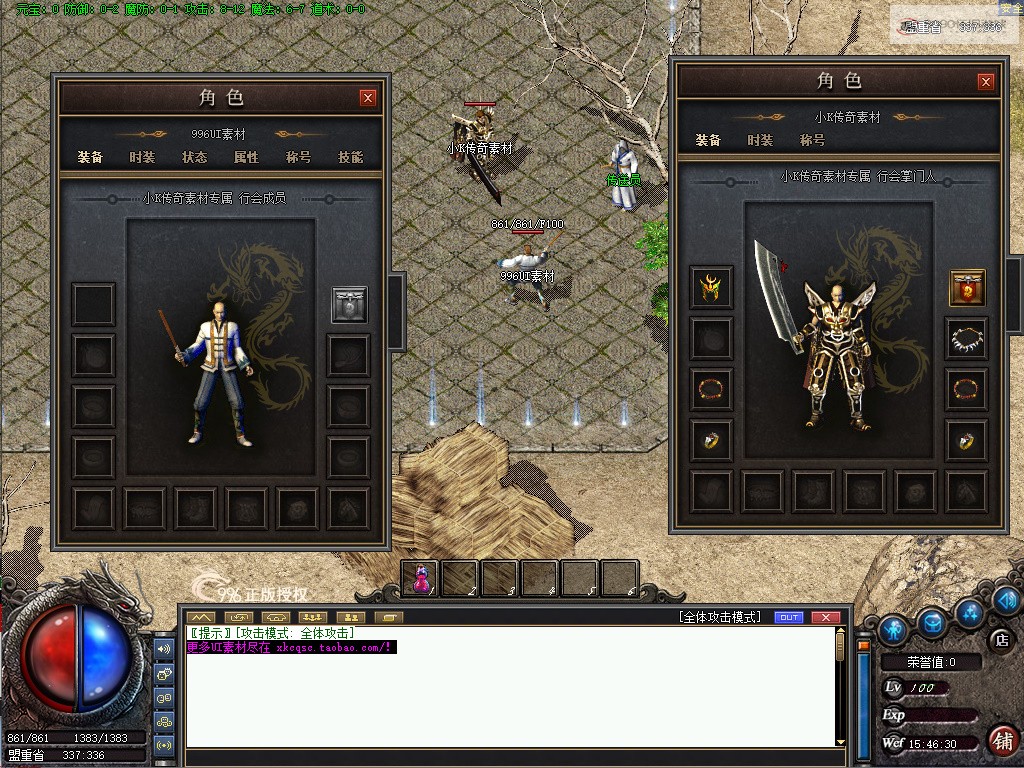This screenshot has width=1024, height=768.
Task: Click the 全体攻击模式 attack mode label
Action: (x=719, y=617)
